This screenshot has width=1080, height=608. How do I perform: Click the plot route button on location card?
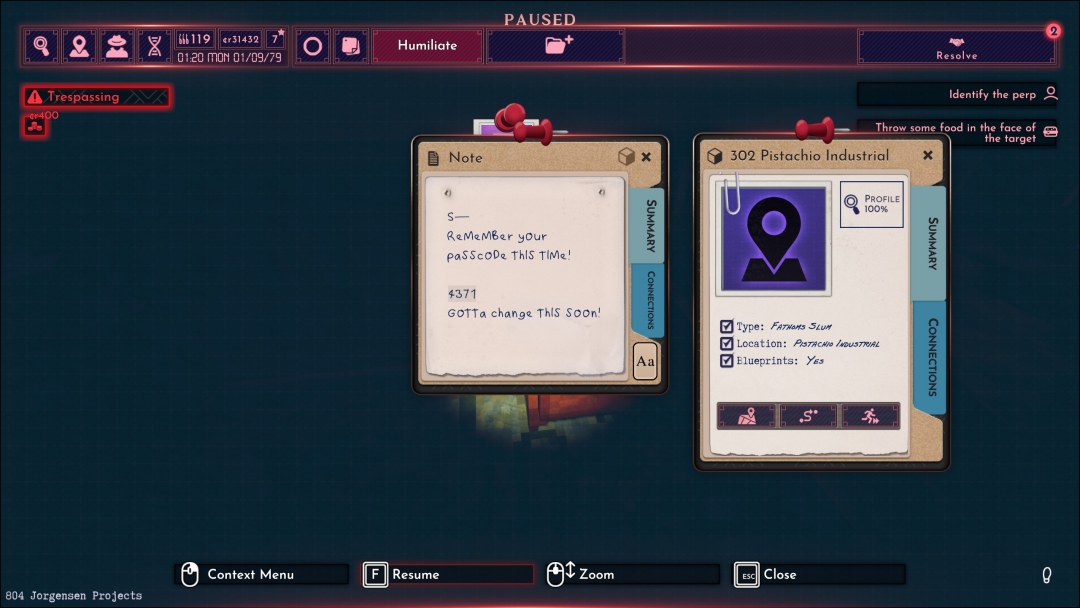808,416
